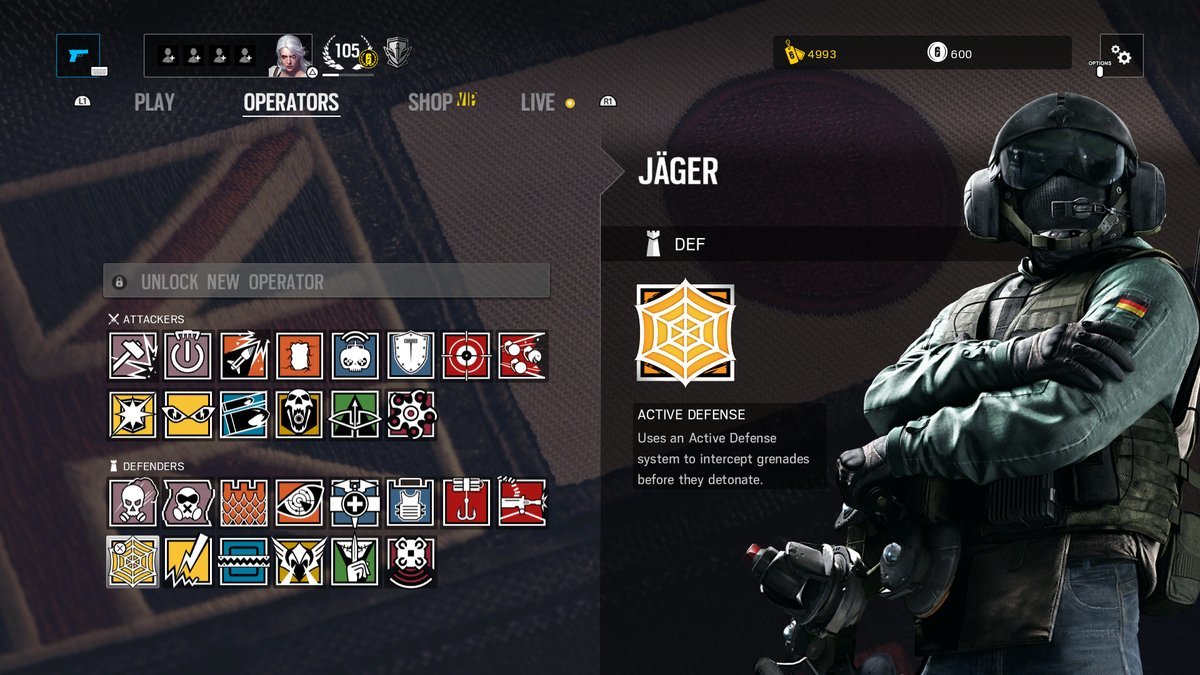The image size is (1200, 675).
Task: Select Capitão's green crossbow icon
Action: click(355, 414)
